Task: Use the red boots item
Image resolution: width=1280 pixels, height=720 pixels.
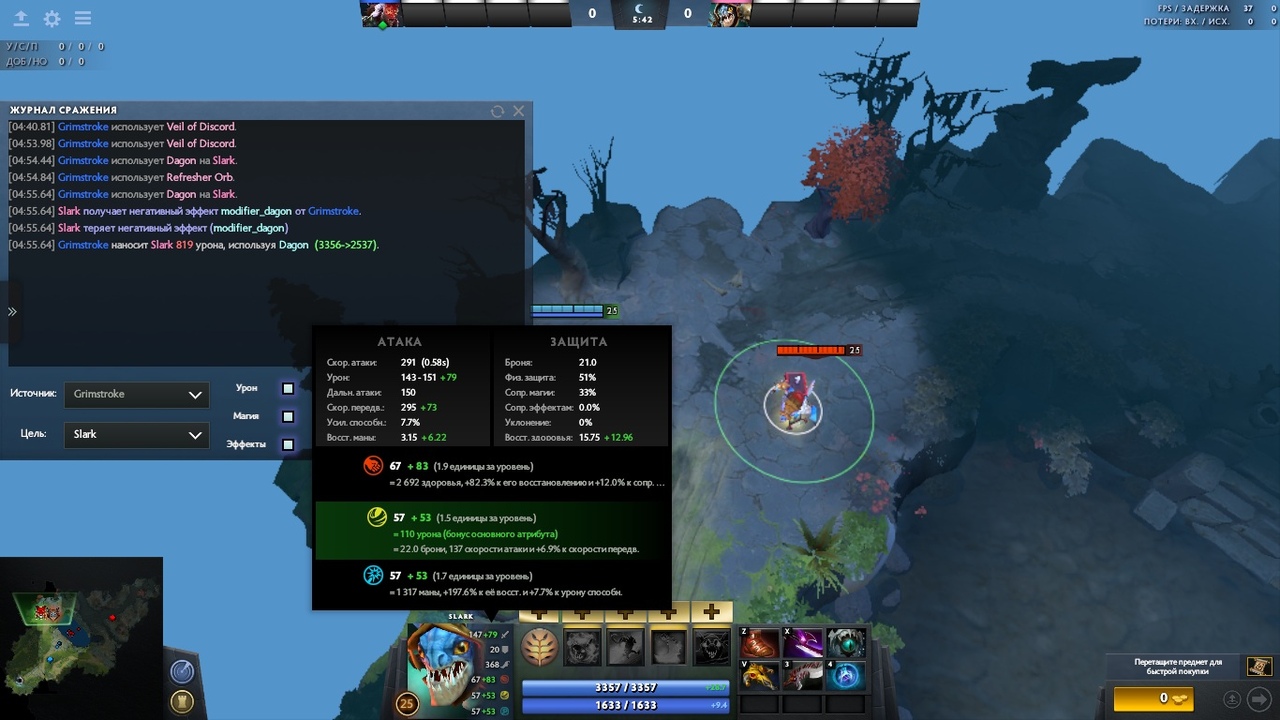Action: [x=761, y=643]
